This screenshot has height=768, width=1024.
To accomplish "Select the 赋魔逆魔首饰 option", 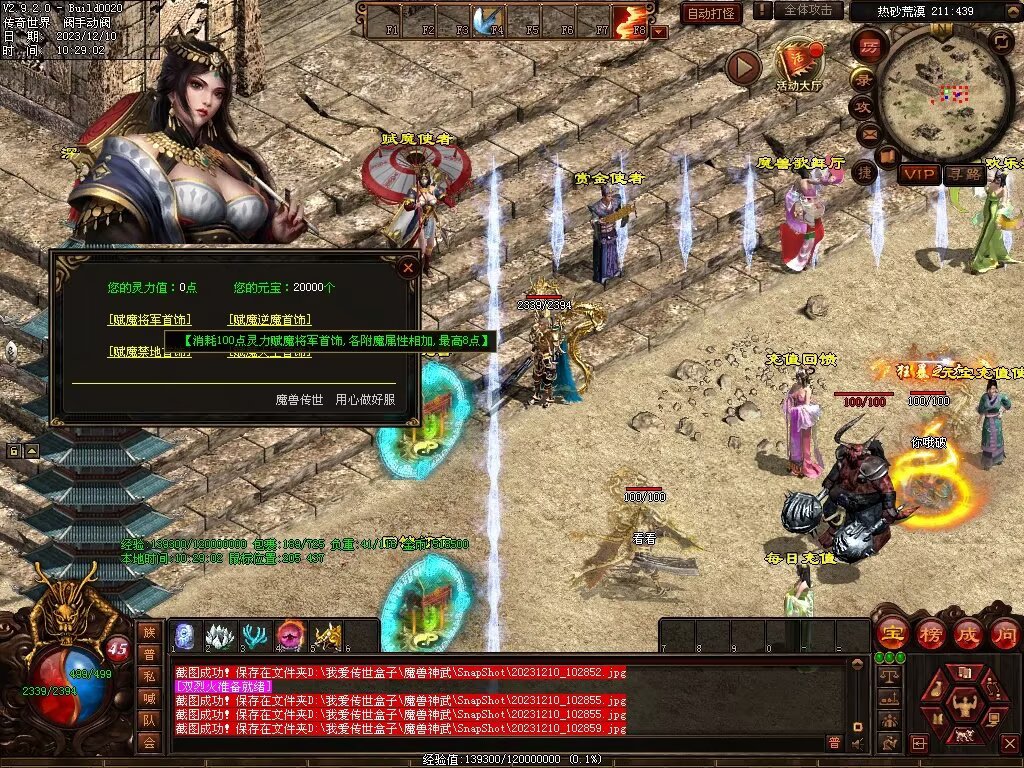I will point(269,320).
